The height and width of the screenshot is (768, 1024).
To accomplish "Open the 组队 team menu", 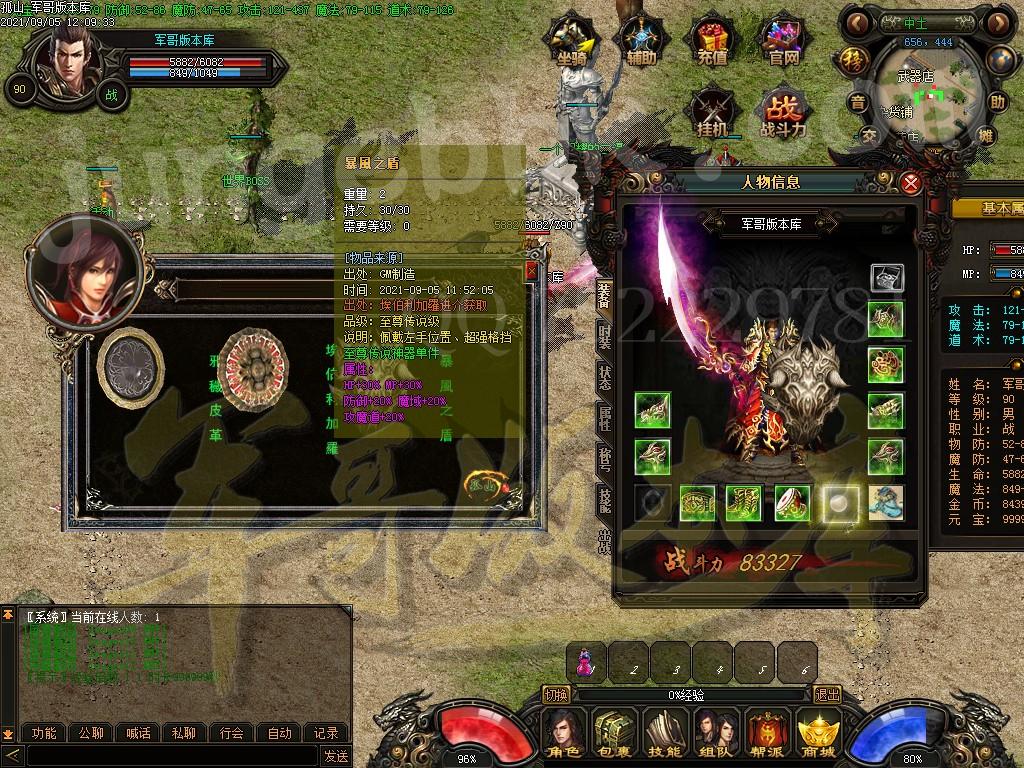I will coord(716,733).
